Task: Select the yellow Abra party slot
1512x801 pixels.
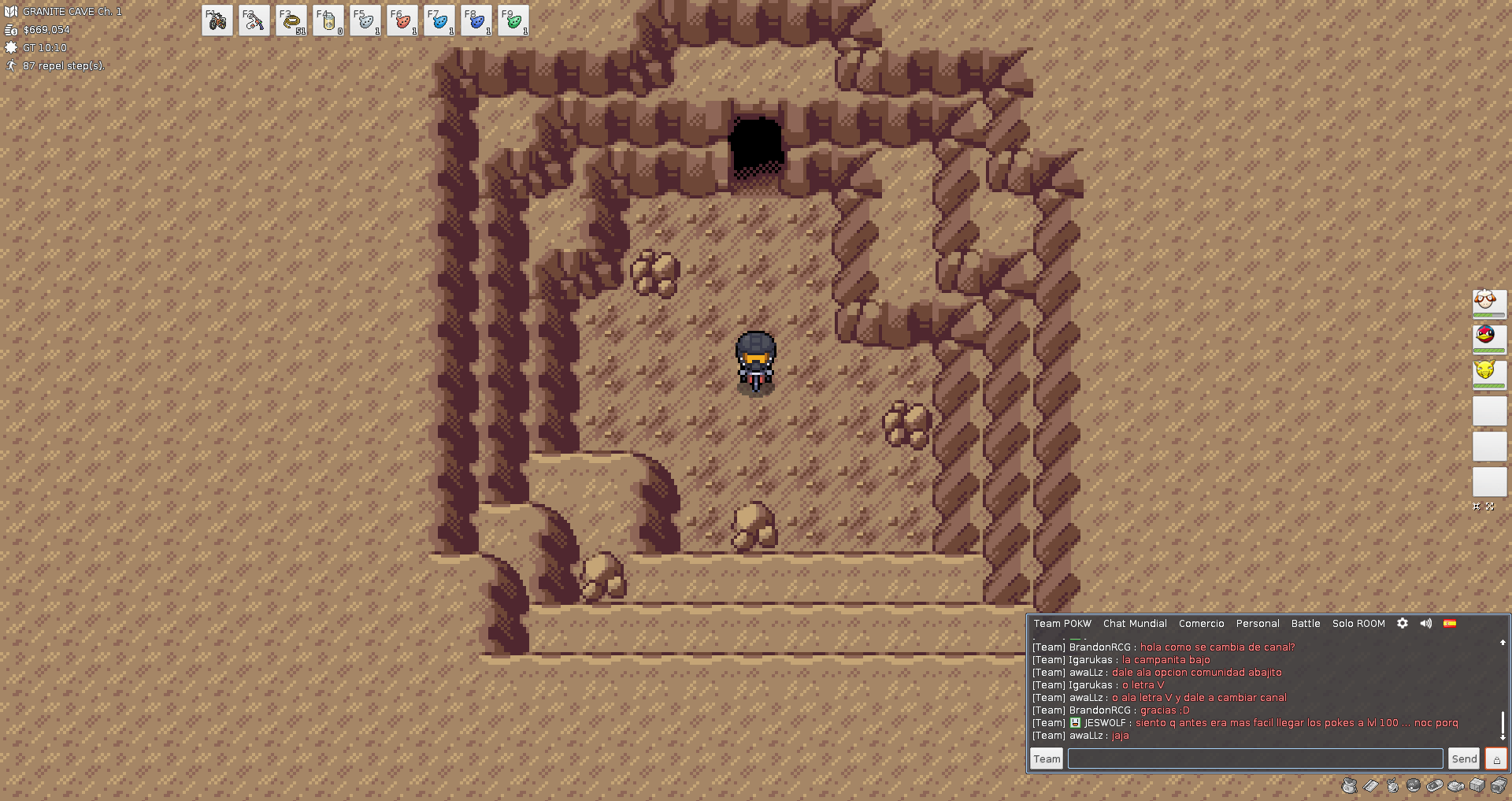Action: tap(1489, 373)
